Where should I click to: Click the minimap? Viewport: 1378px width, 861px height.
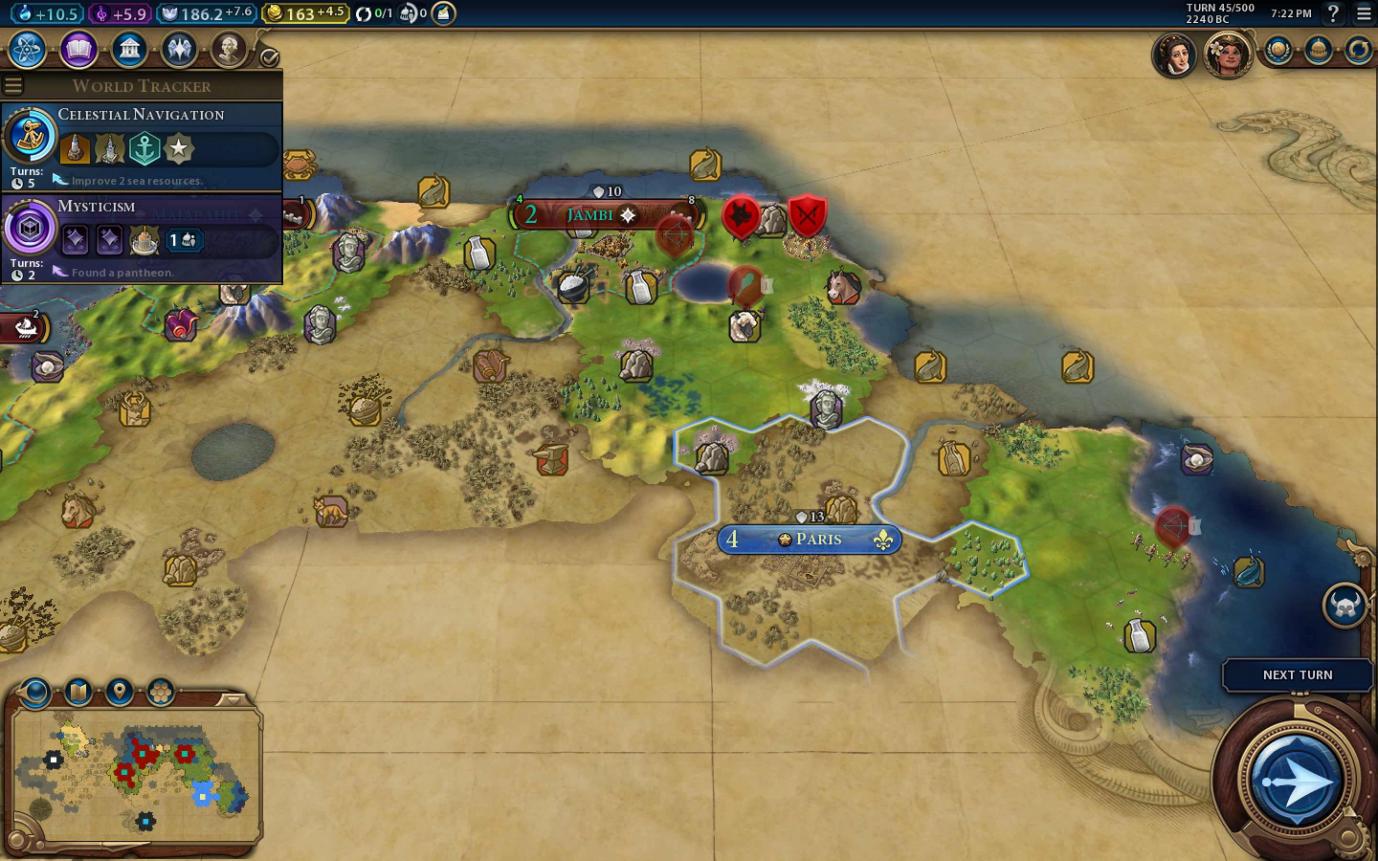tap(135, 770)
